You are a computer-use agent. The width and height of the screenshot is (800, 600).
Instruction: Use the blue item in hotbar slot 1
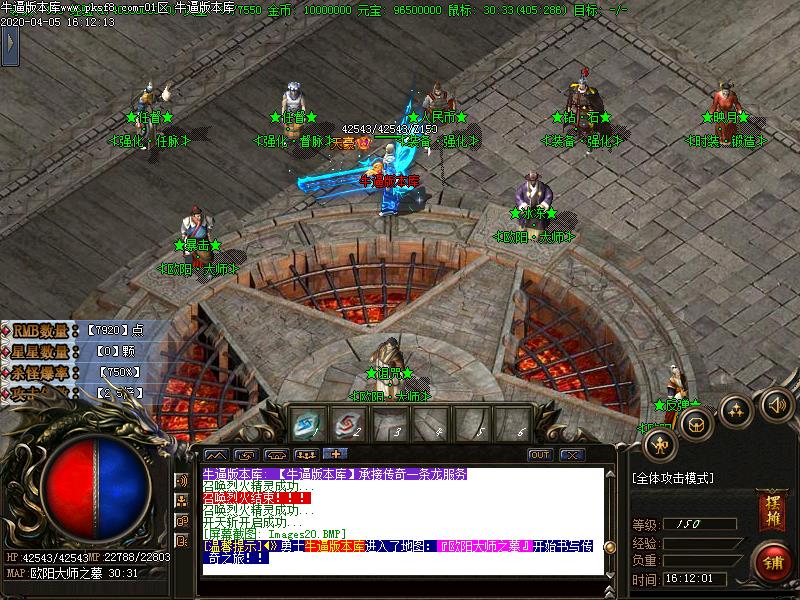[306, 425]
